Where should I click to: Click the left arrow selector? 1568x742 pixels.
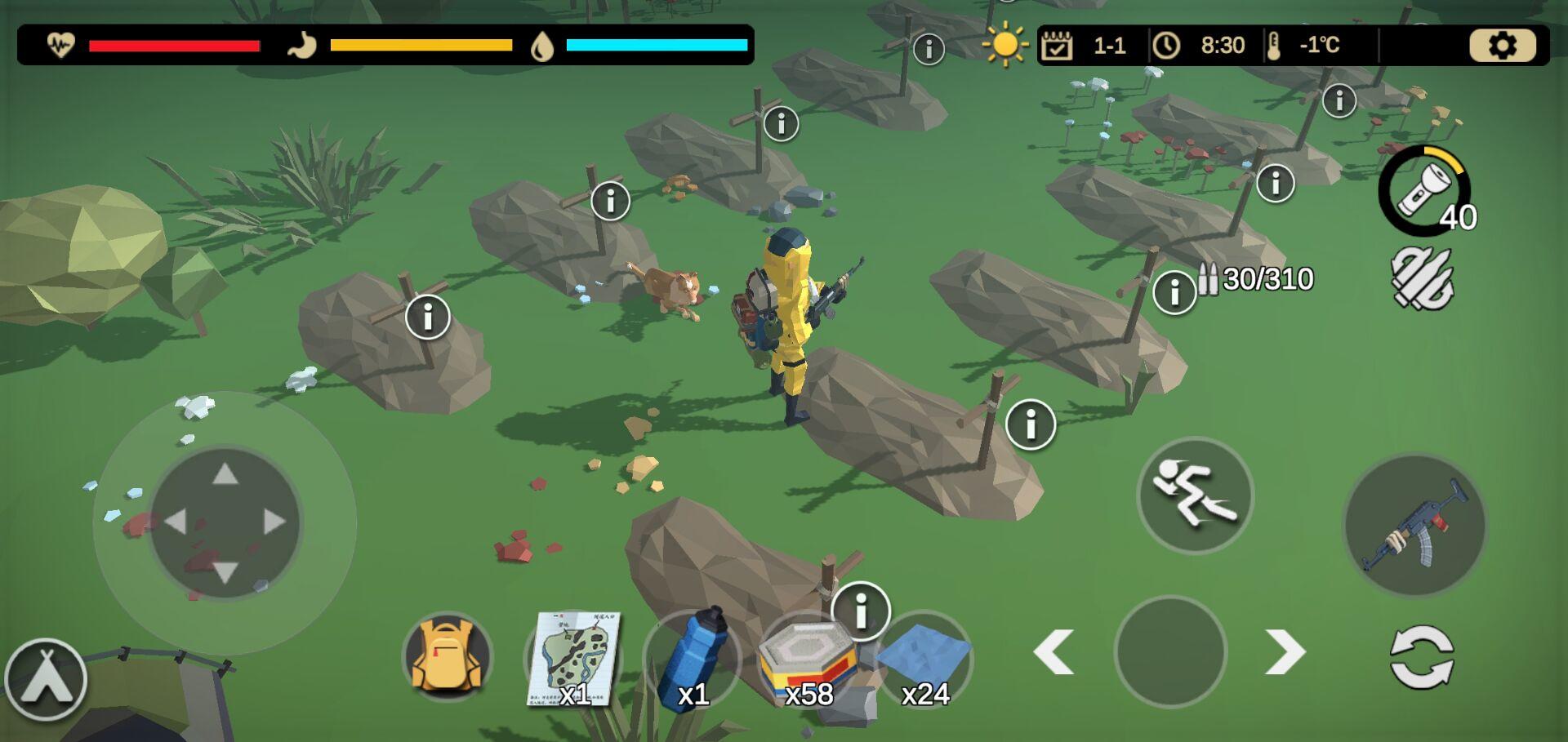tap(1053, 652)
